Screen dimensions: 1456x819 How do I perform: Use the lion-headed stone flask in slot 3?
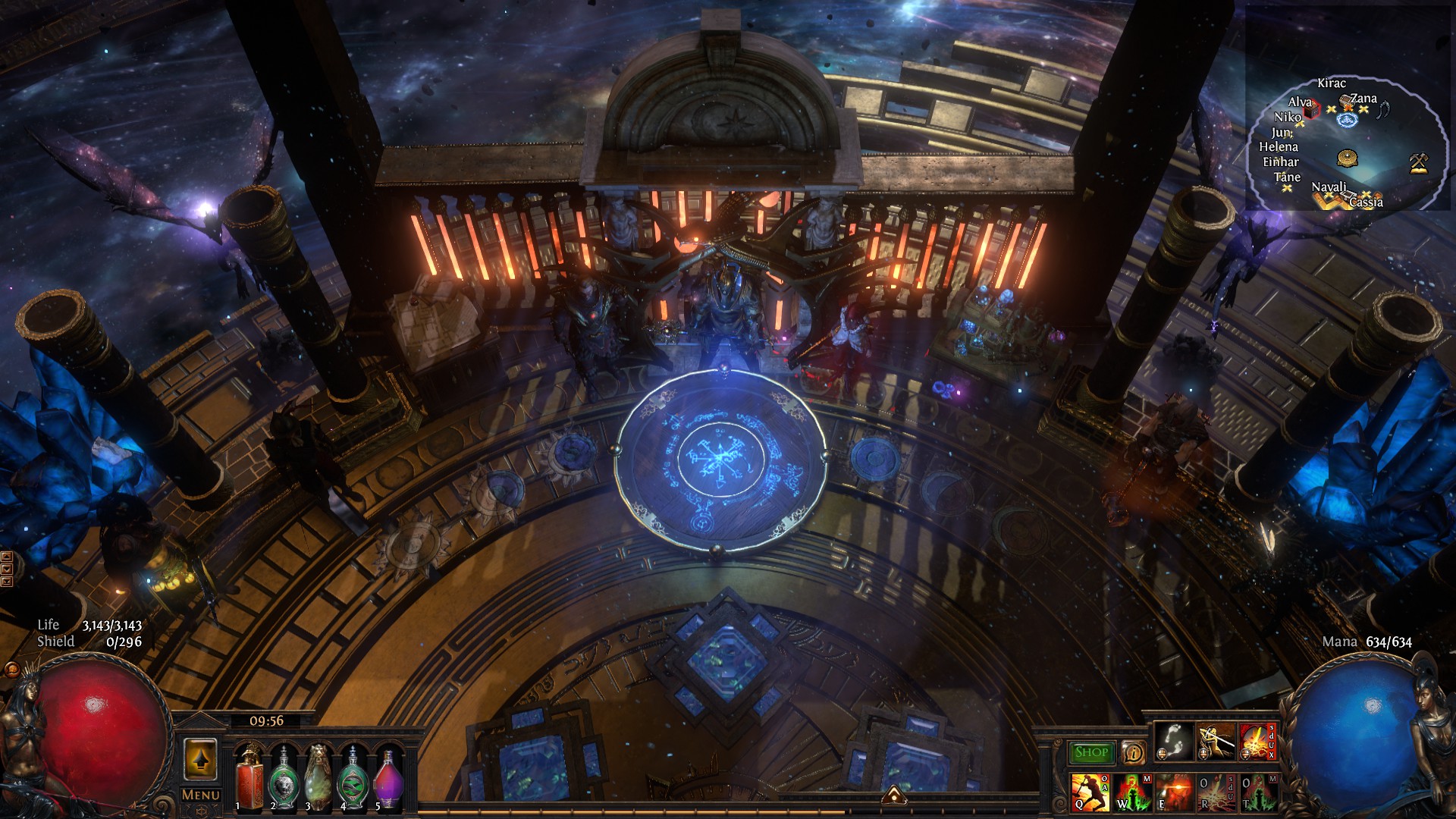point(318,779)
